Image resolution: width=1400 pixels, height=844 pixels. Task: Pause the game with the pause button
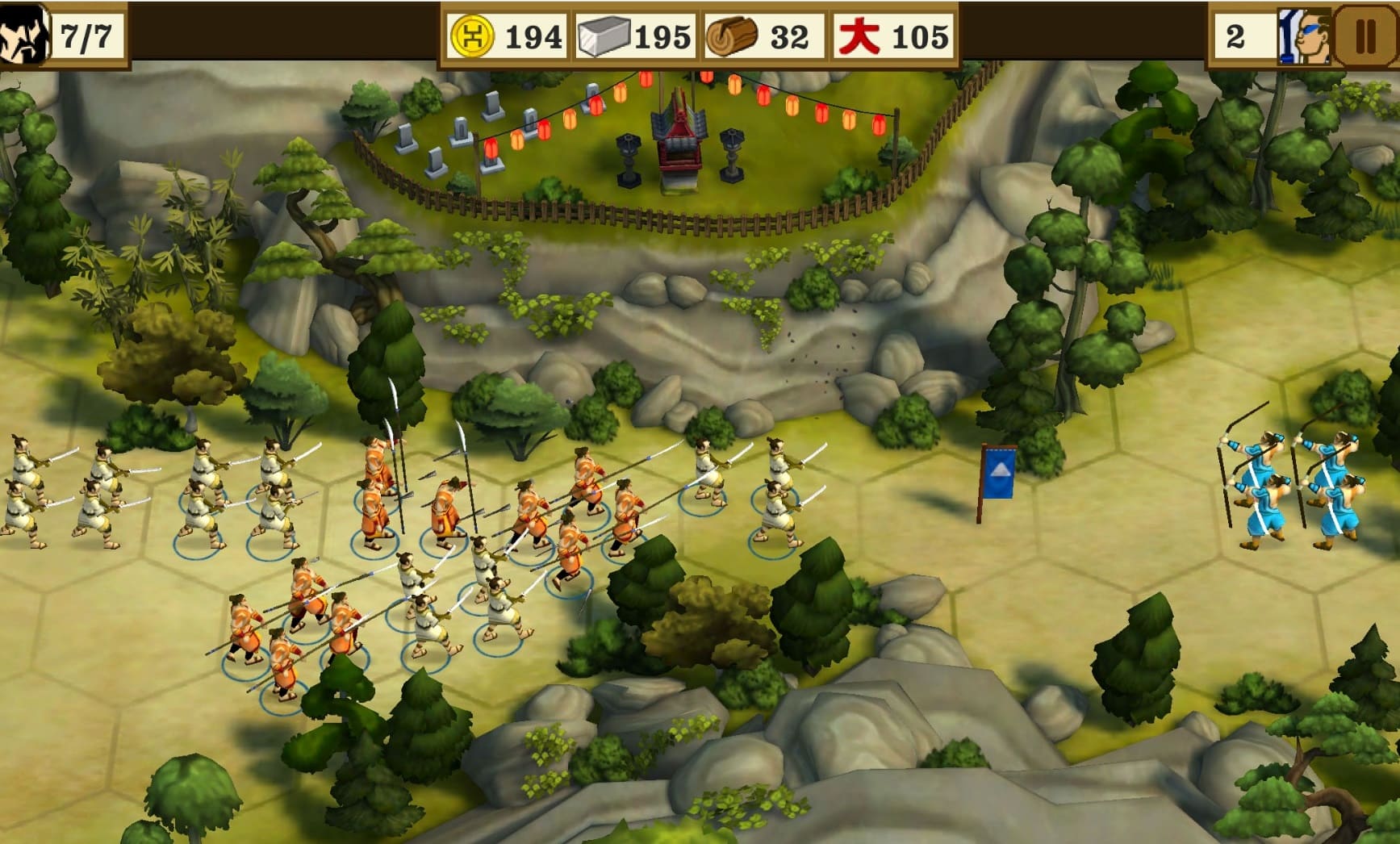[1364, 36]
